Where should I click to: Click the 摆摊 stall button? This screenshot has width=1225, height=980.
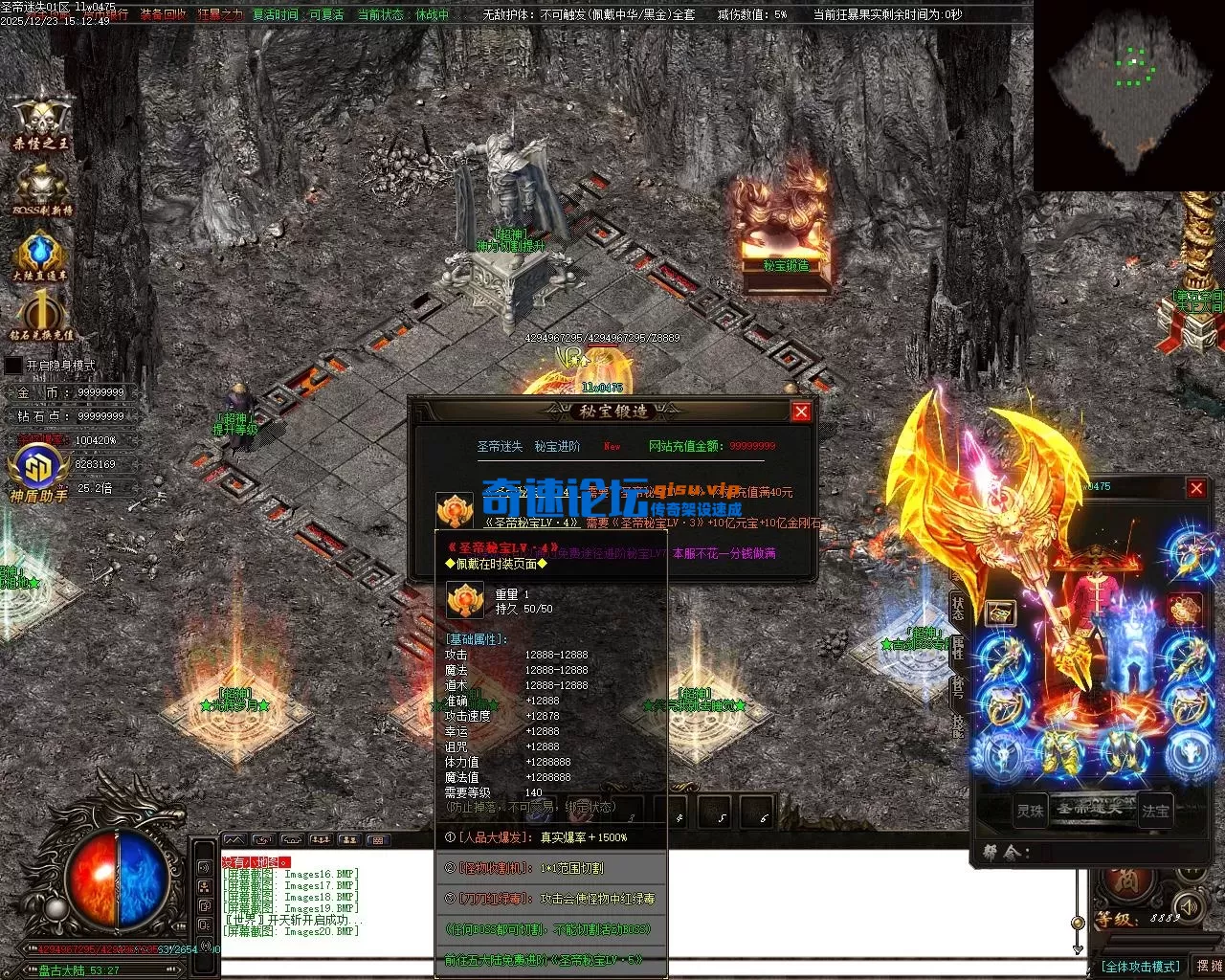click(x=1209, y=967)
